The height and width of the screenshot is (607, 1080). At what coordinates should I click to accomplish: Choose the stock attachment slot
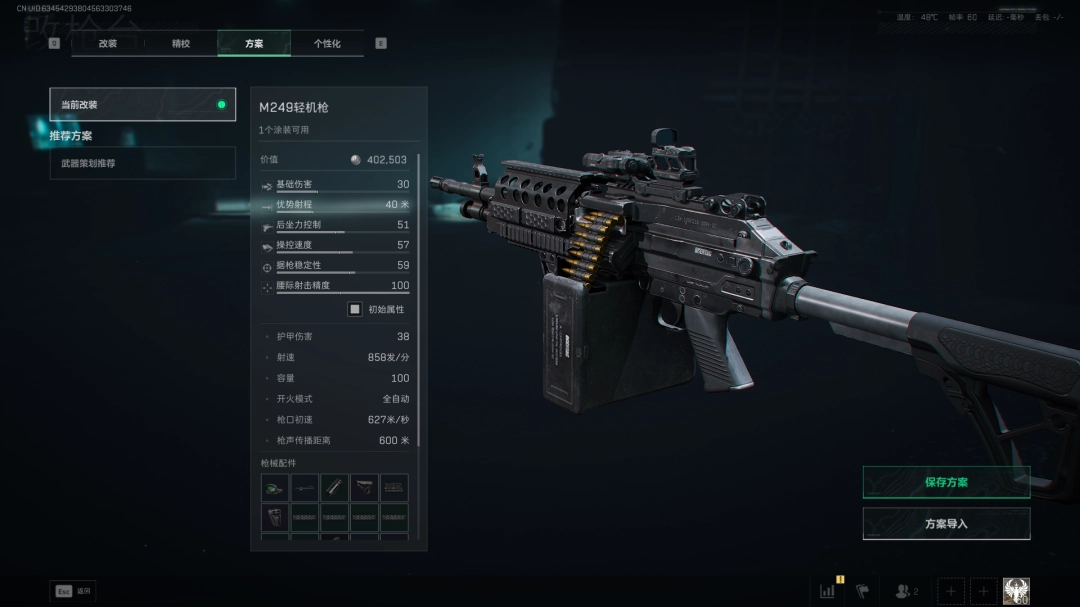pos(365,488)
